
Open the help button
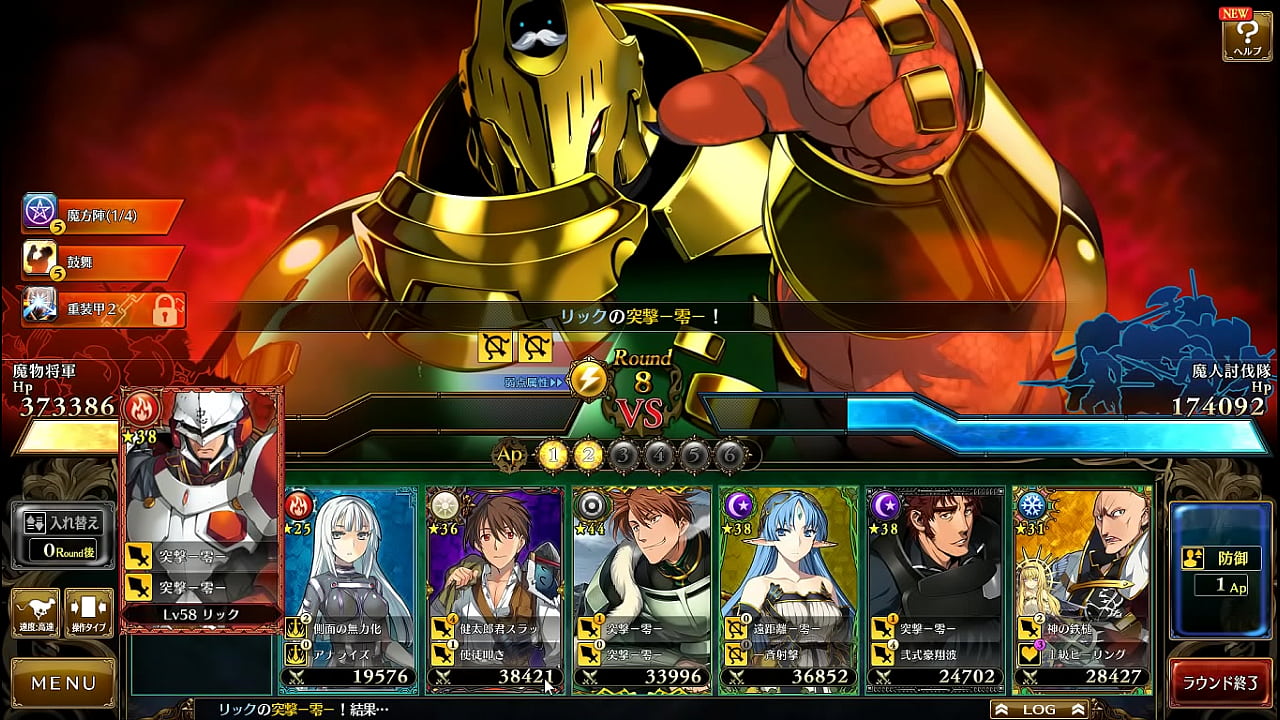1246,36
